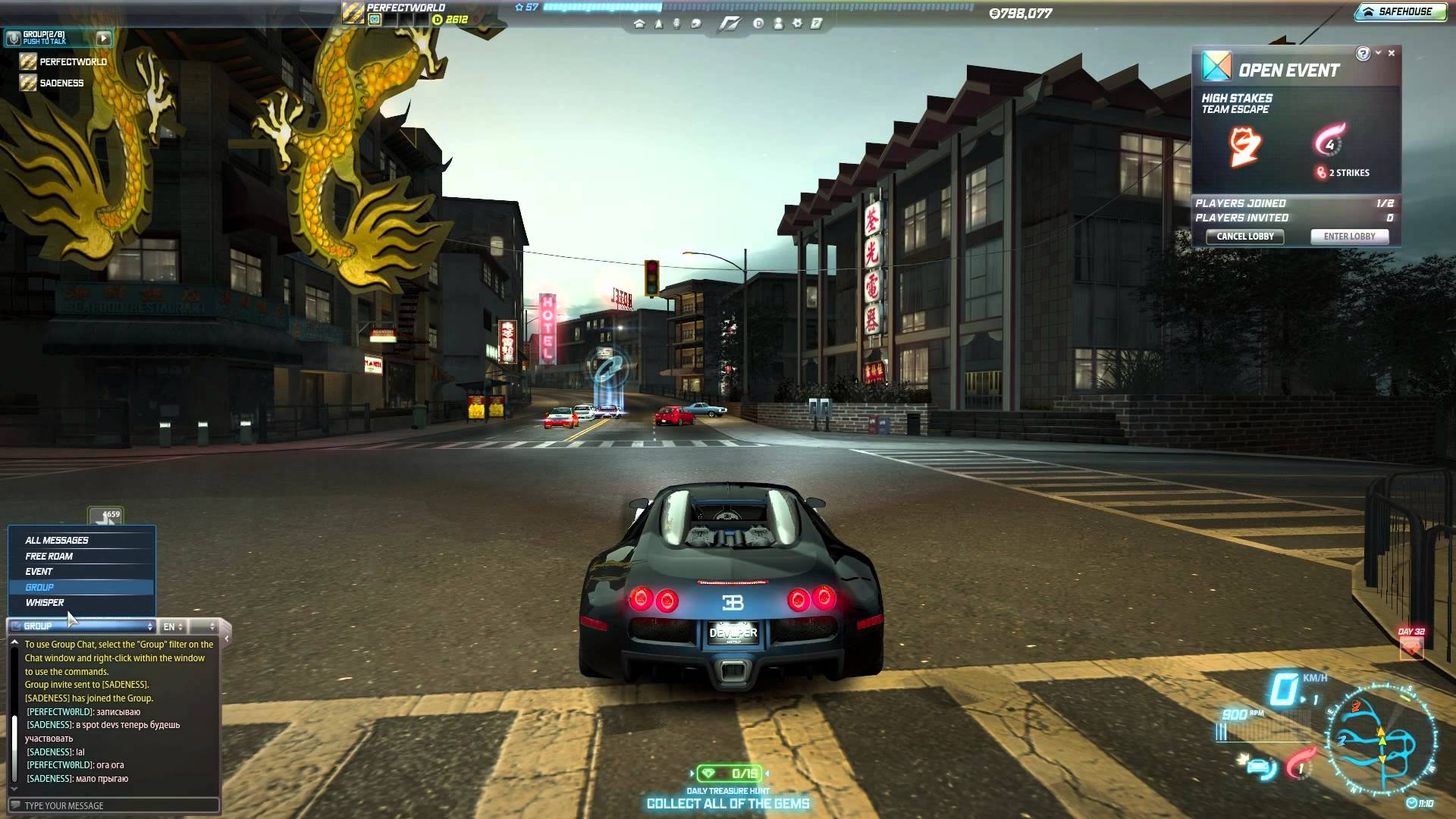Expand the Group push-to-talk panel arrow

click(103, 38)
